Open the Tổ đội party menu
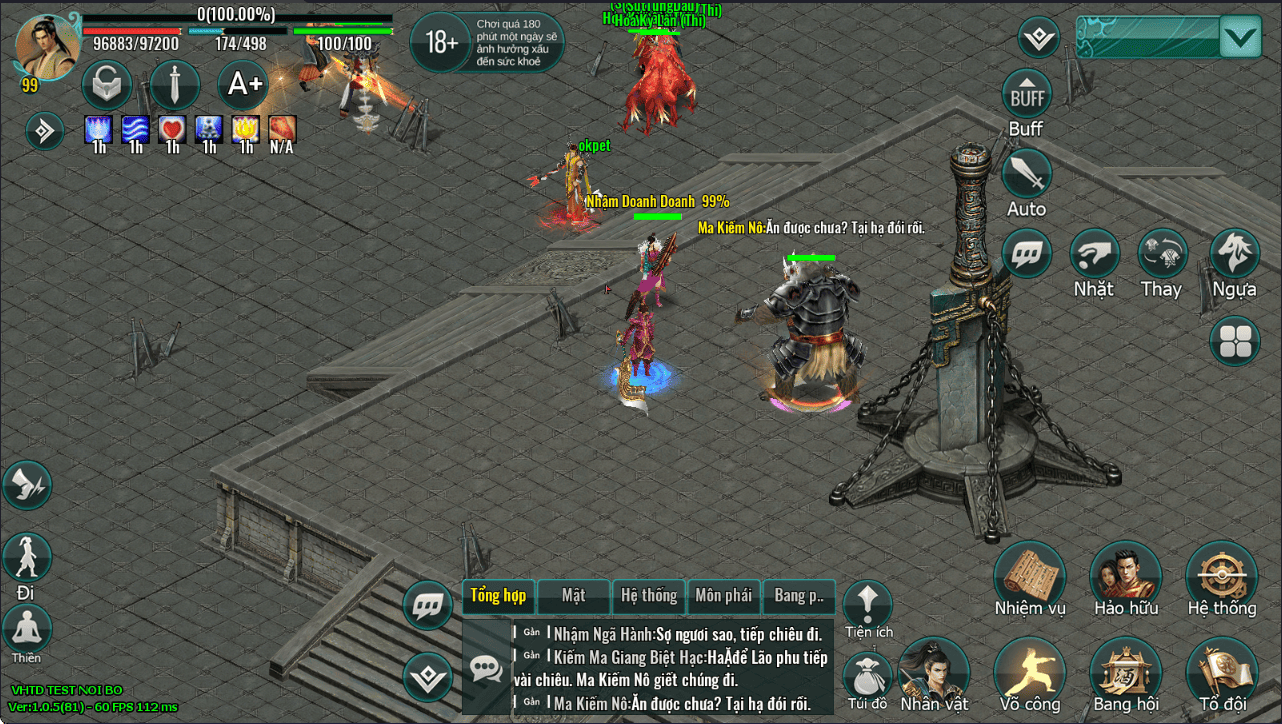 [x=1222, y=671]
